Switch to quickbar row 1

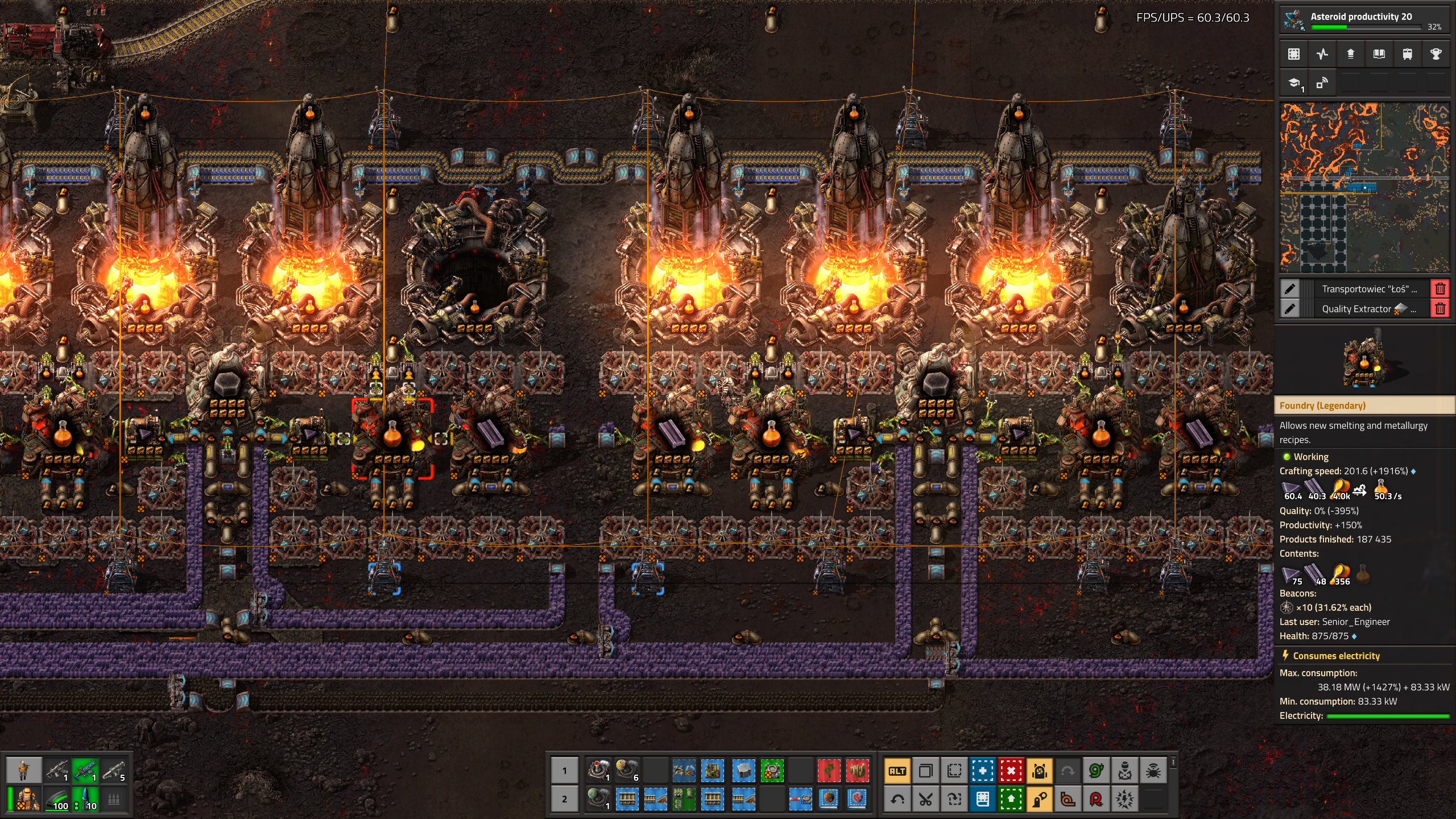(x=564, y=771)
